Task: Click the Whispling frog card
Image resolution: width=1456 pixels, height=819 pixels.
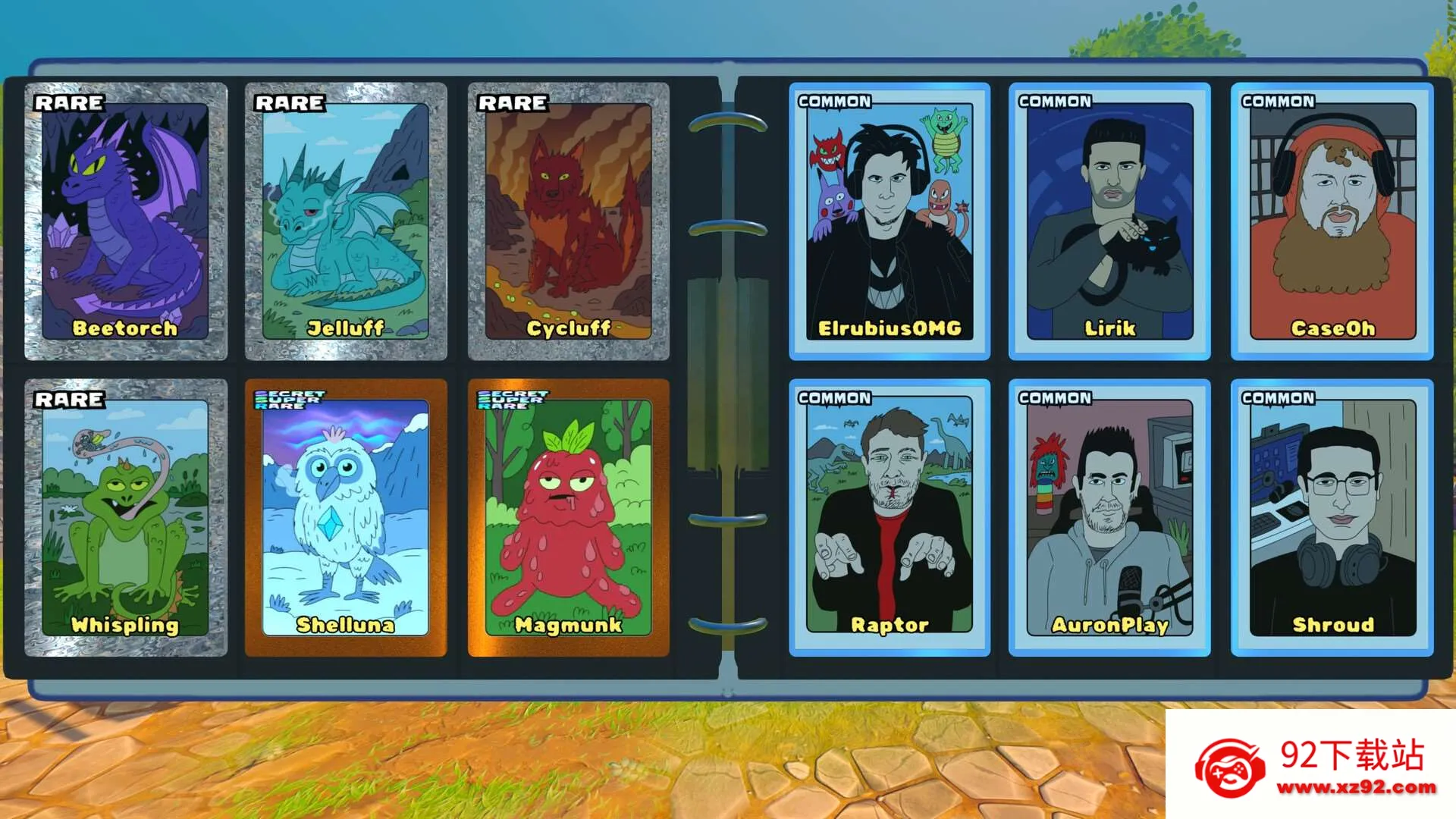Action: (x=126, y=517)
